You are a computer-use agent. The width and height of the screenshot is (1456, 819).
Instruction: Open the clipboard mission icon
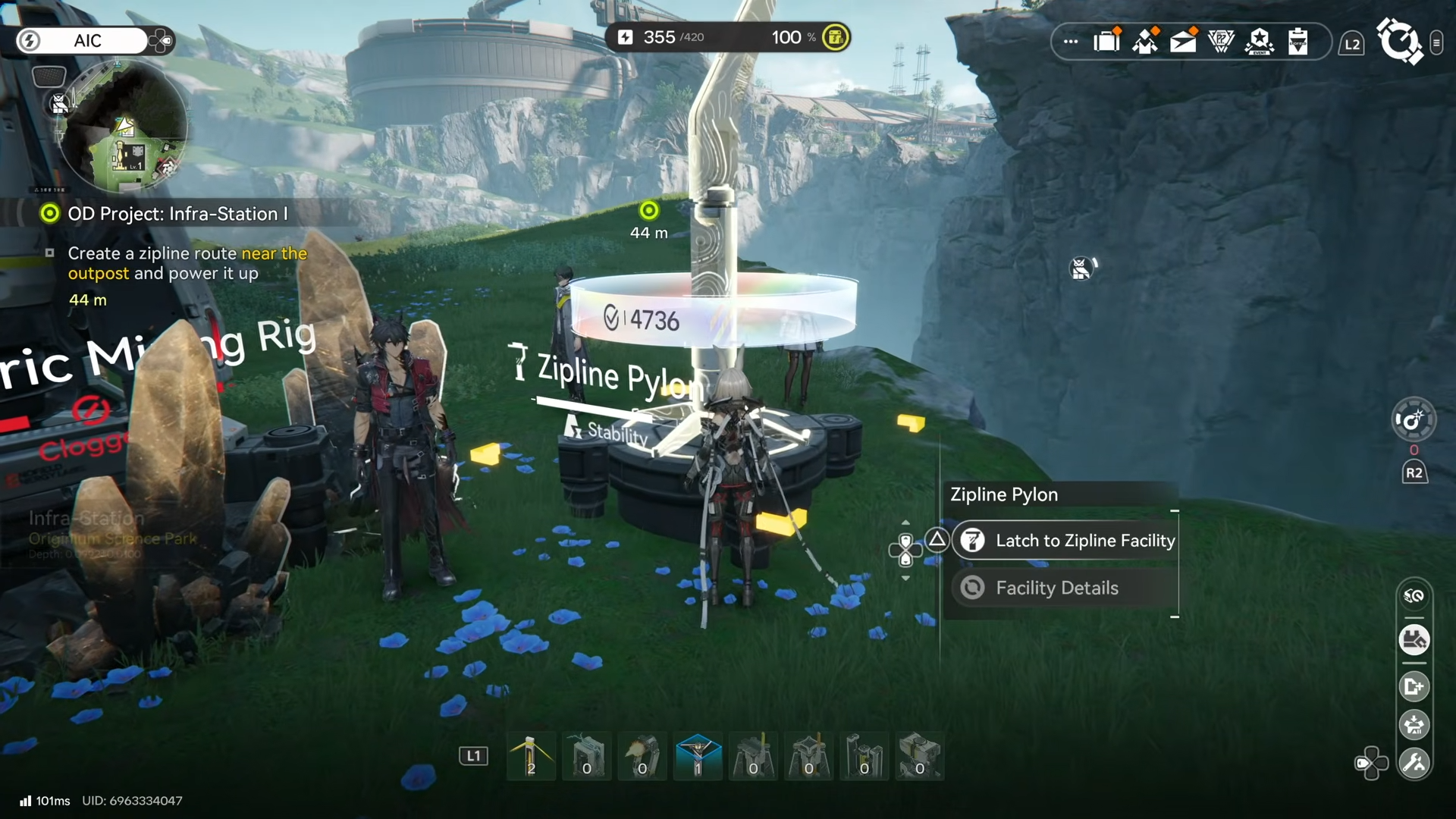click(1298, 41)
